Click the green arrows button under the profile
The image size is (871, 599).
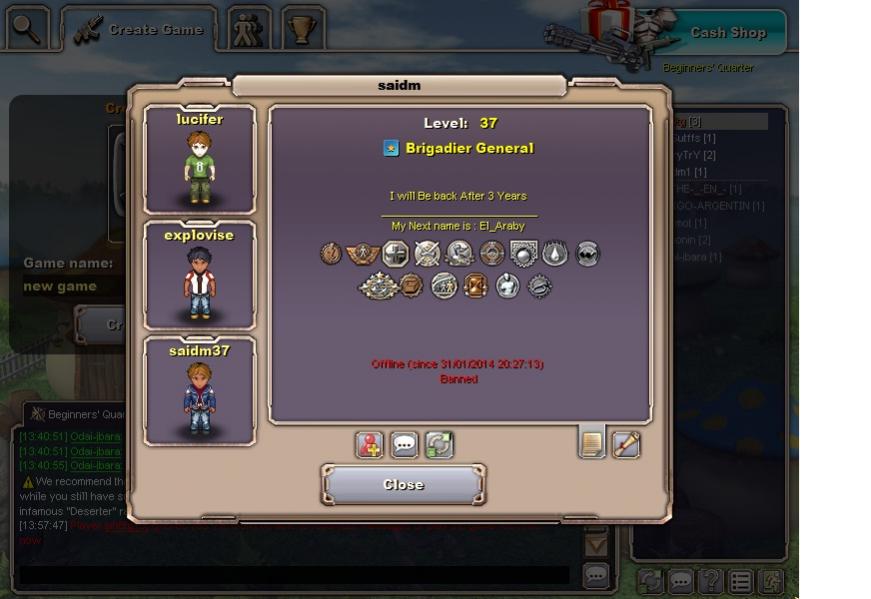[x=439, y=445]
